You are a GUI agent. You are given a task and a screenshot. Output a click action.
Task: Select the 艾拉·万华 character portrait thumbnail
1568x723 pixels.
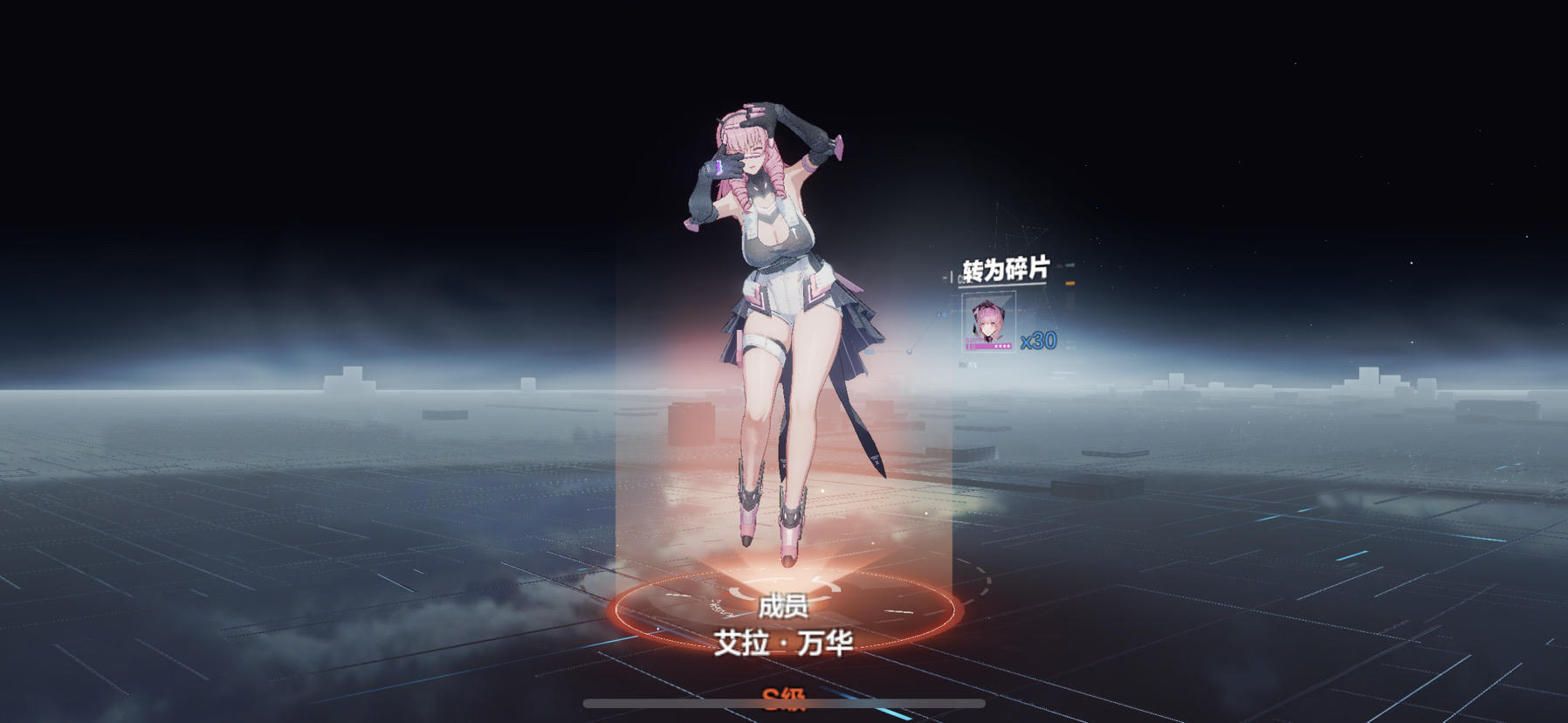click(988, 320)
